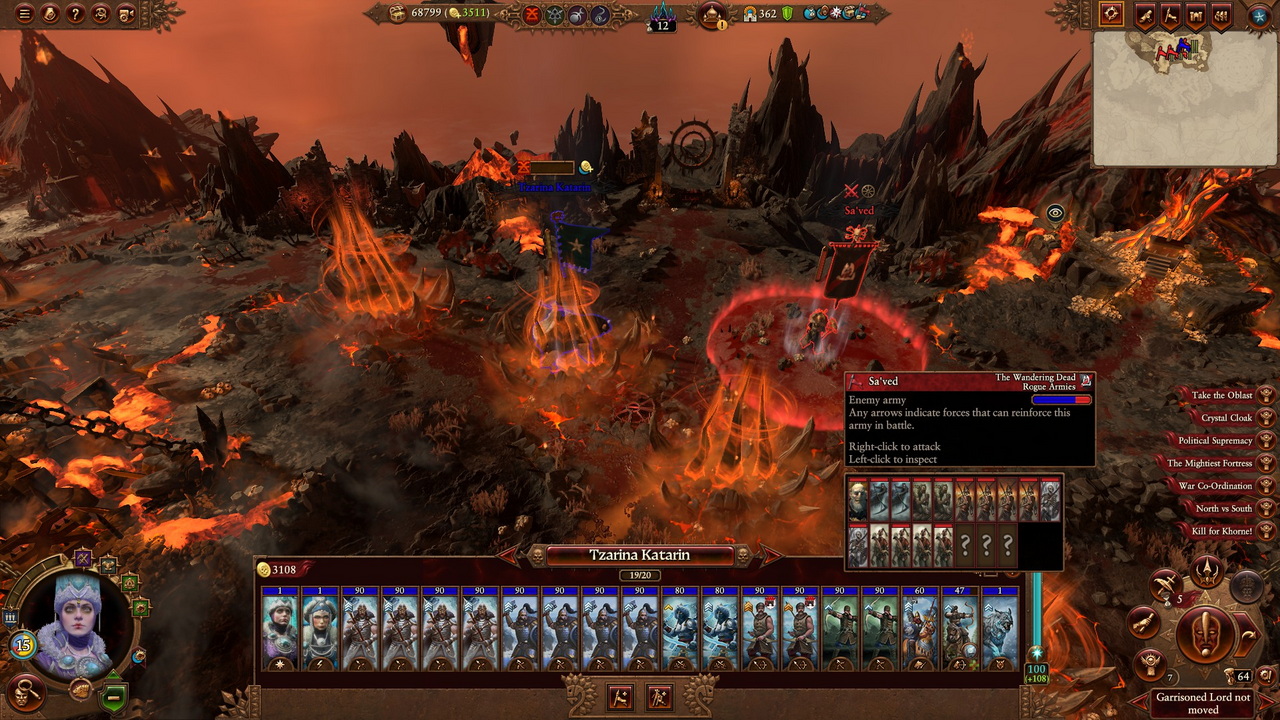Image resolution: width=1280 pixels, height=720 pixels.
Task: Open the Crystal Cloak mission
Action: point(1227,418)
